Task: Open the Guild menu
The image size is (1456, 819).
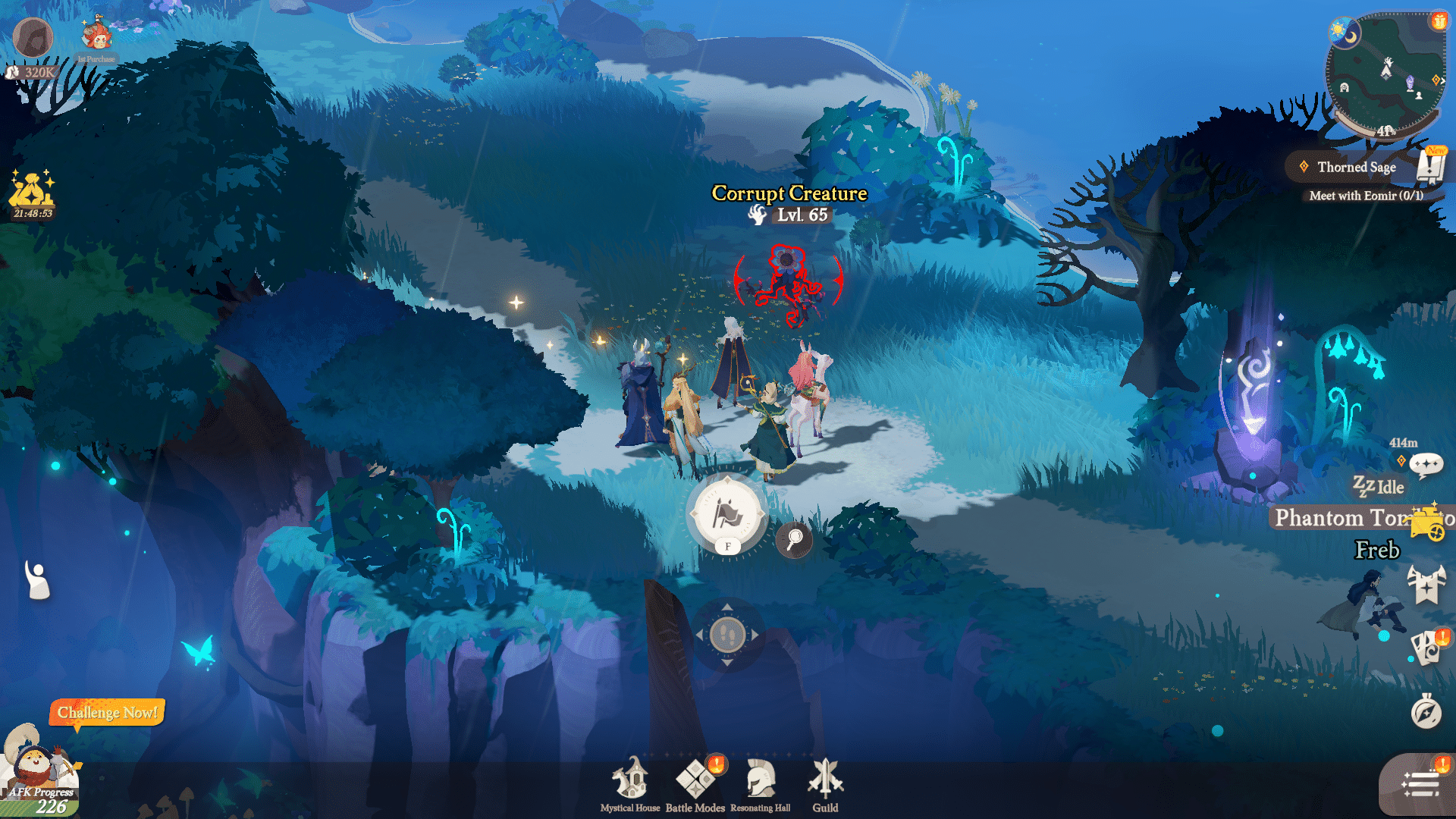Action: pyautogui.click(x=825, y=784)
